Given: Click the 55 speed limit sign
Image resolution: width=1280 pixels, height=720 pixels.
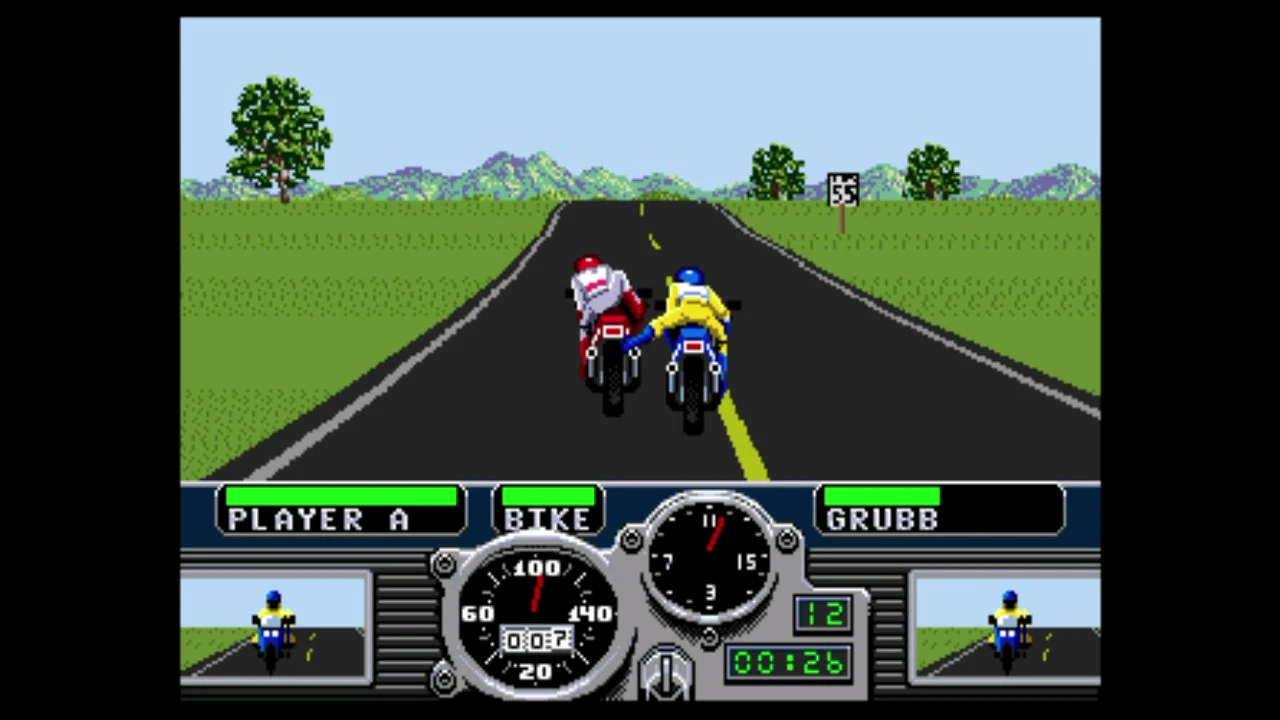Looking at the screenshot, I should (843, 188).
